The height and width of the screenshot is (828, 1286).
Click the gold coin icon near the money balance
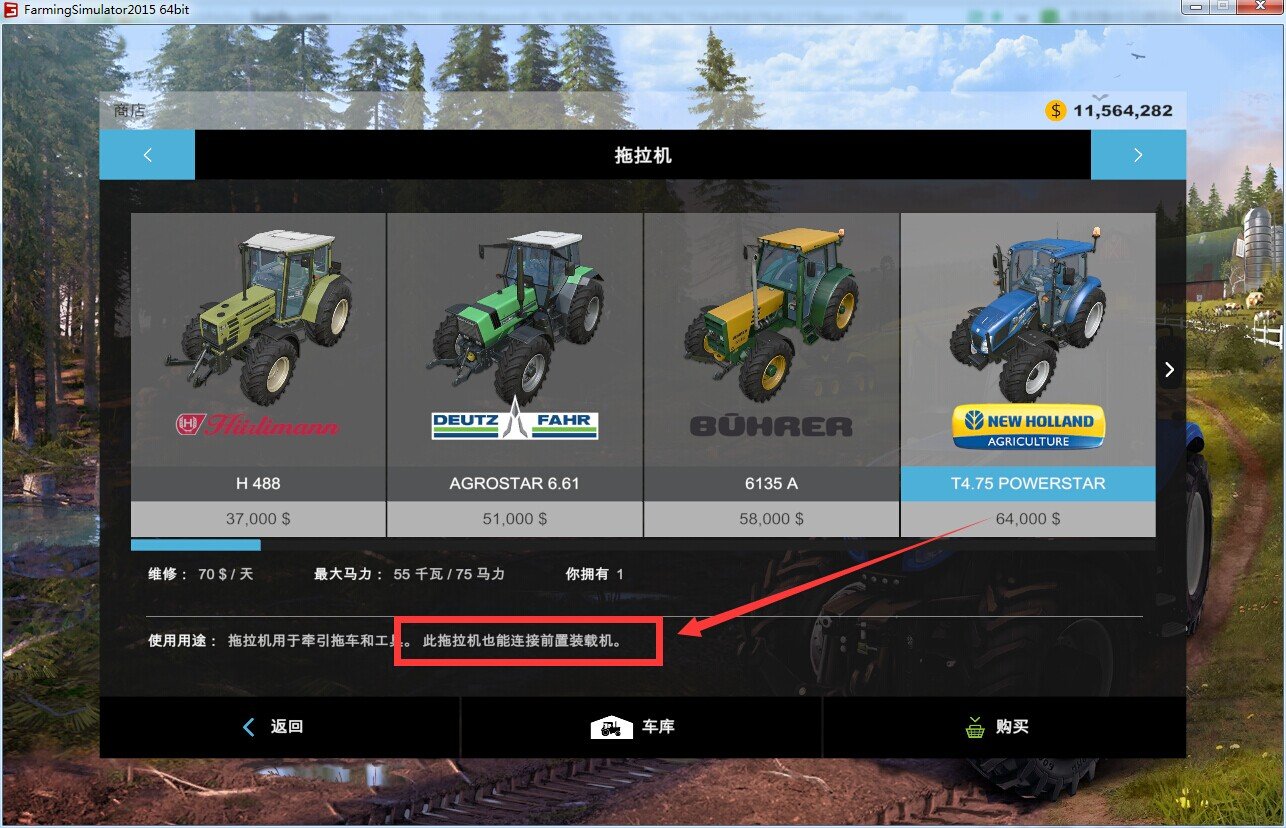click(1054, 111)
